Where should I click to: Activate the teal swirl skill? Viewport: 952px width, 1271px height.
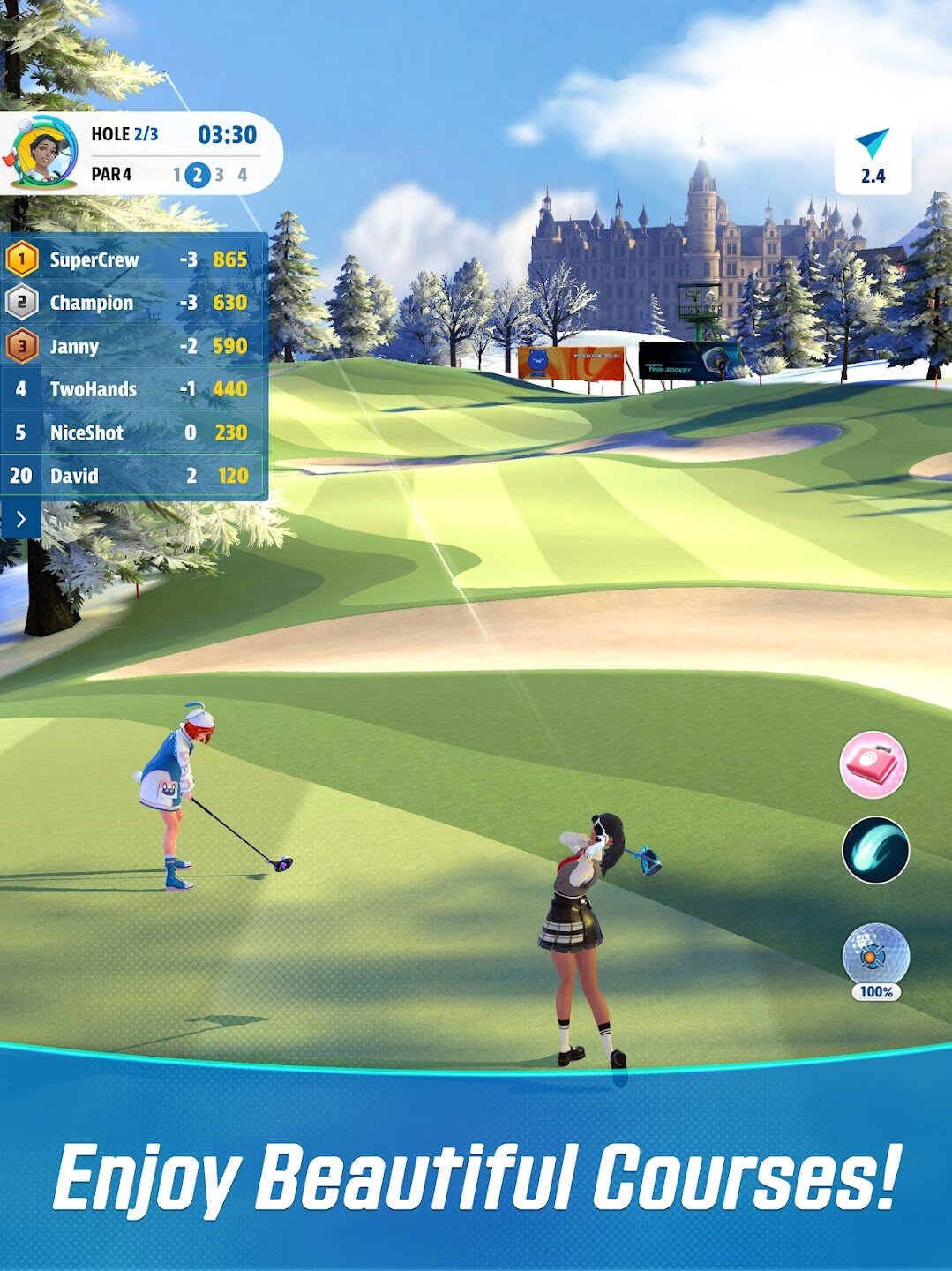(875, 850)
